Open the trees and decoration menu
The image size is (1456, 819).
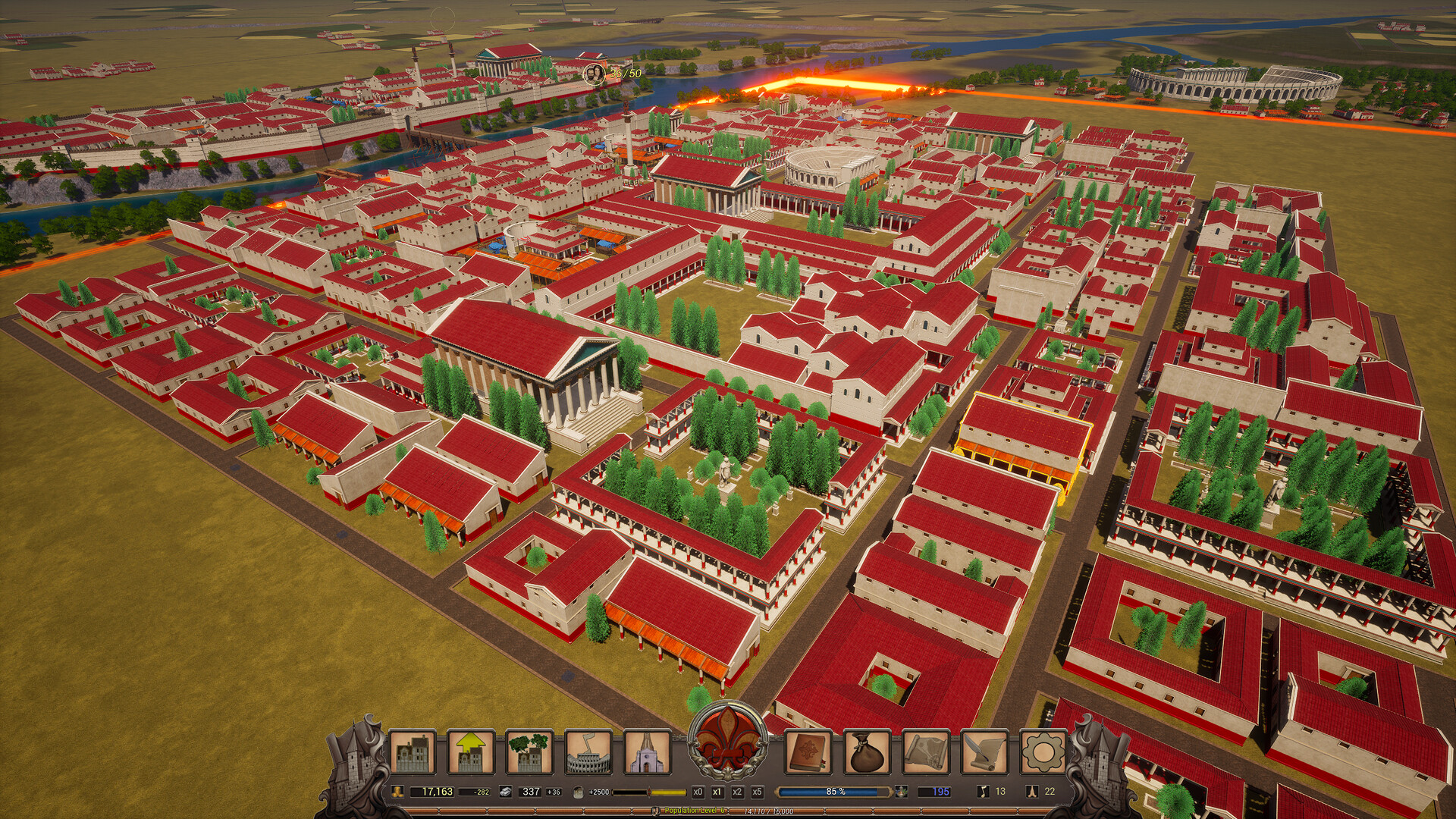[529, 752]
